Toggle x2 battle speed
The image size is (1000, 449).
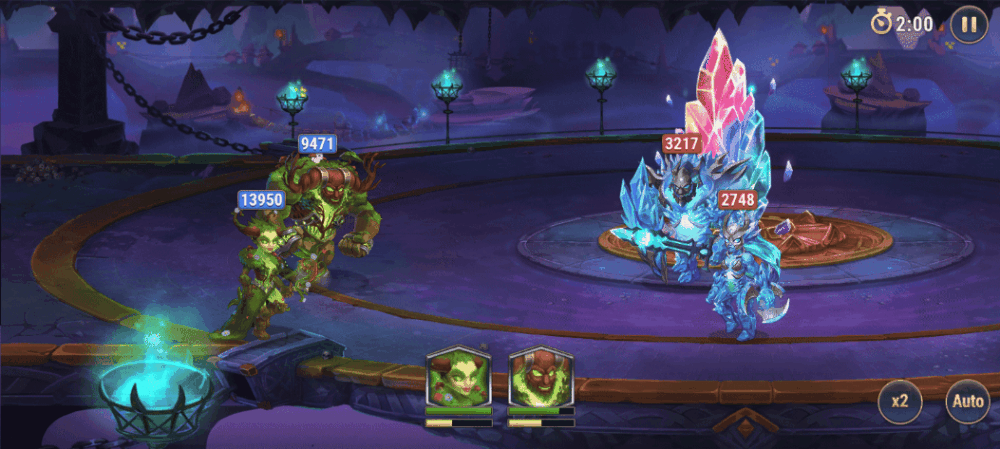click(900, 402)
